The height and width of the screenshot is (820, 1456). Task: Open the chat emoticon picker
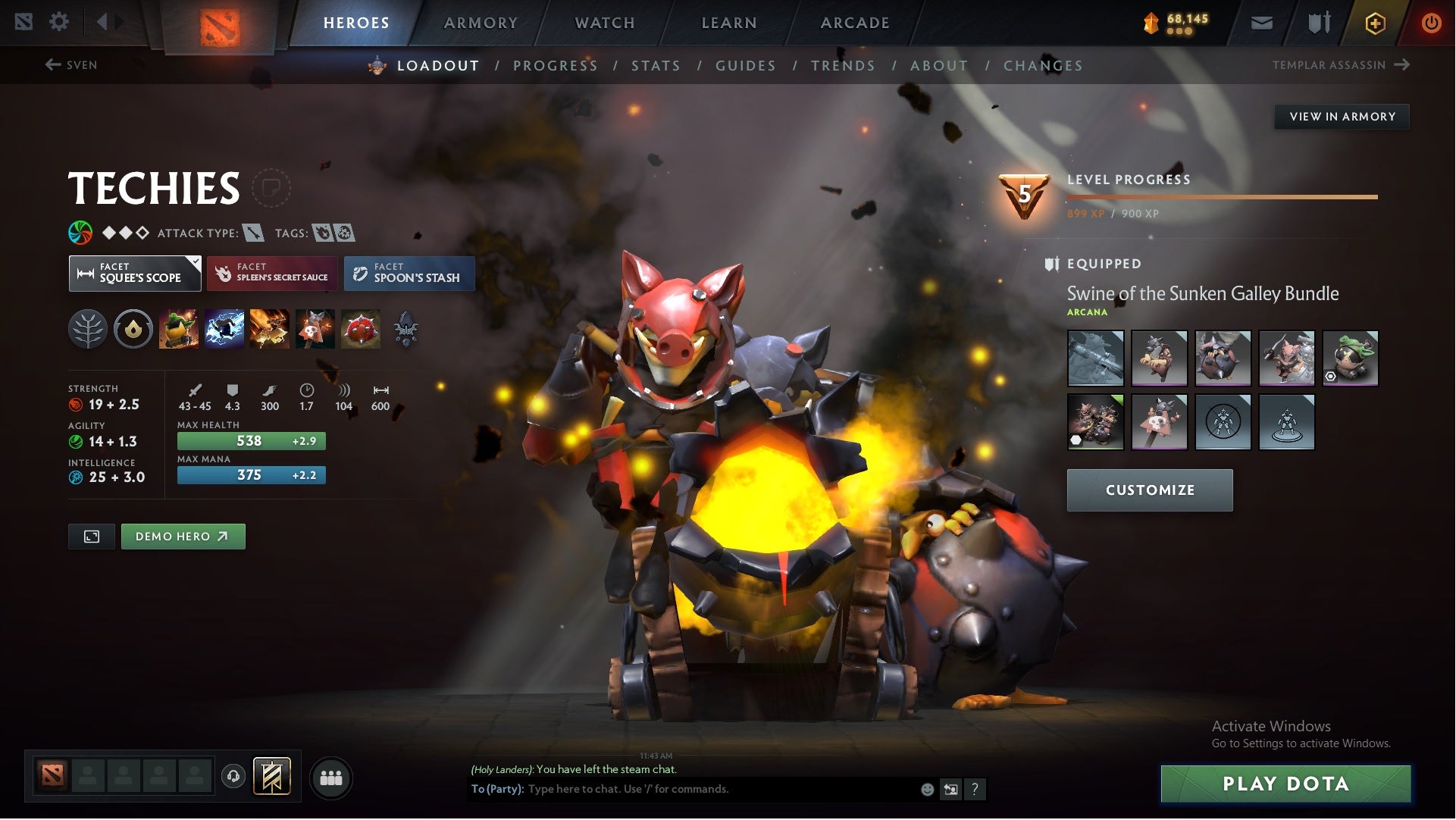[926, 789]
